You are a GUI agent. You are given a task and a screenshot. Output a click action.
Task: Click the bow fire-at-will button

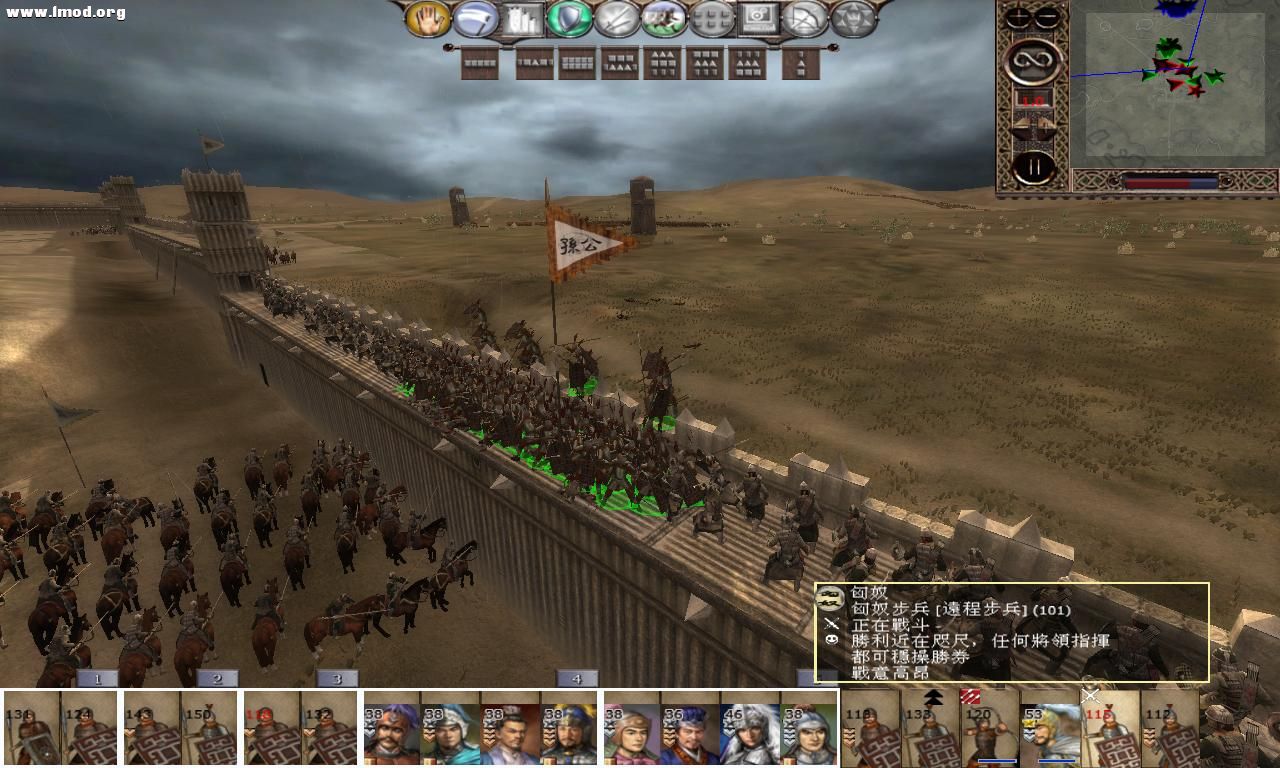(805, 18)
